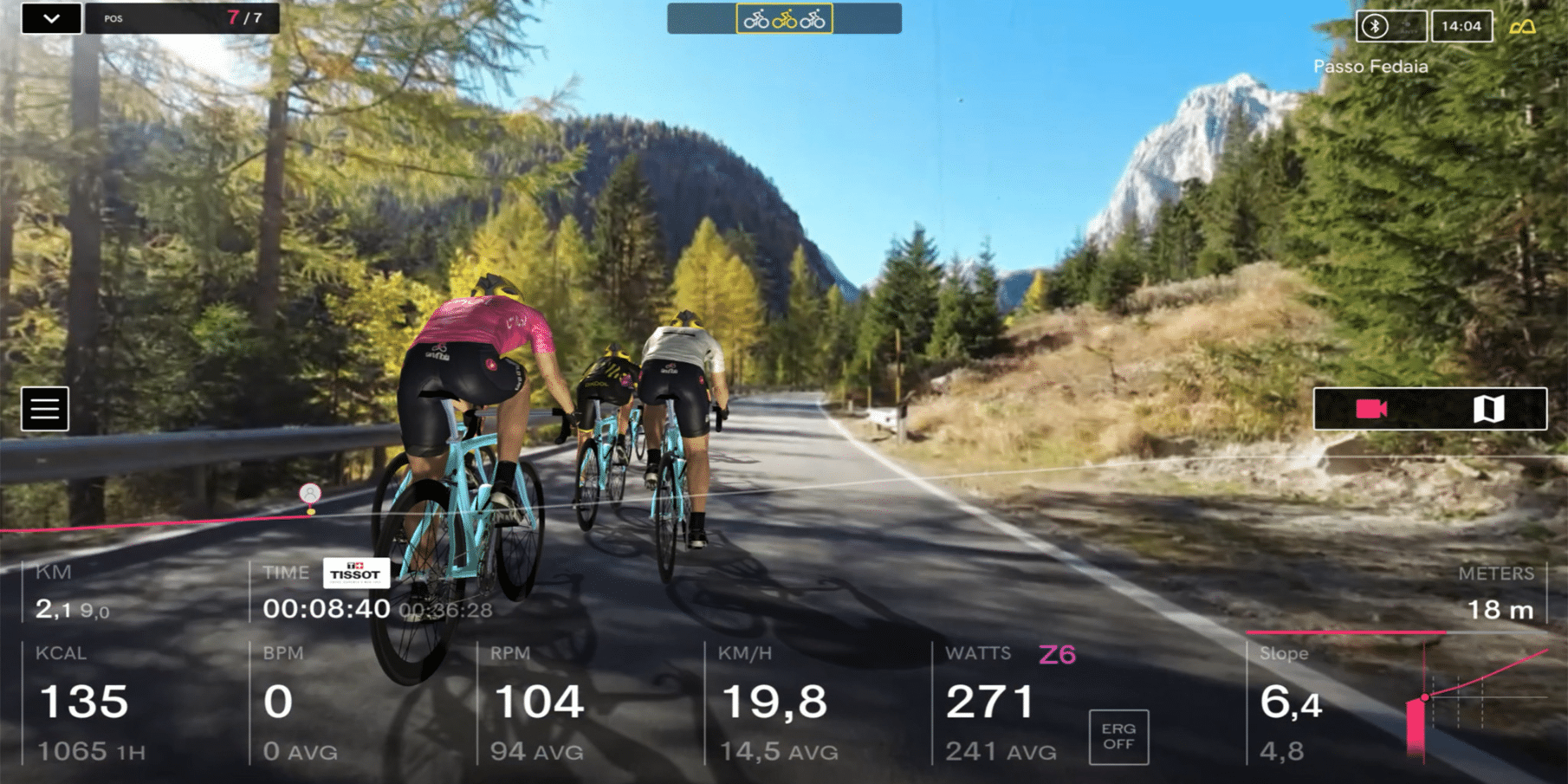
Task: Click the POS 7/7 ranking panel
Action: tap(182, 18)
